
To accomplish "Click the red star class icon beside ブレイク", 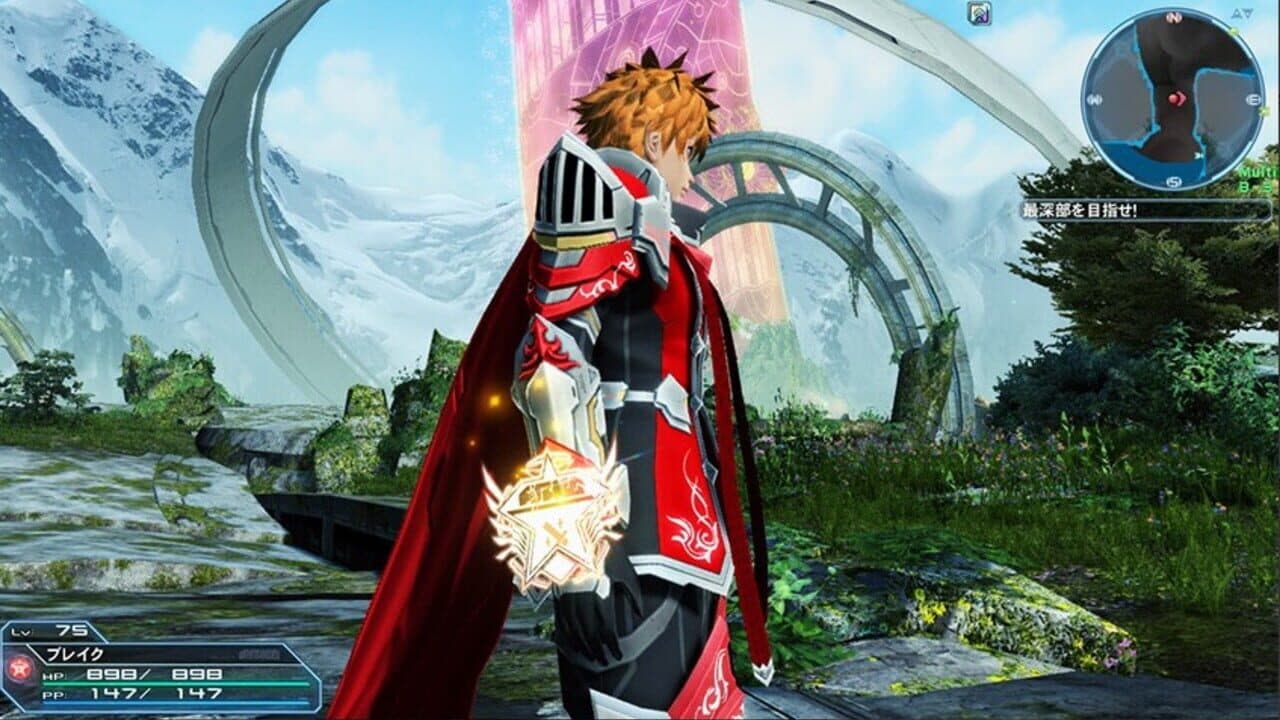I will [x=20, y=670].
